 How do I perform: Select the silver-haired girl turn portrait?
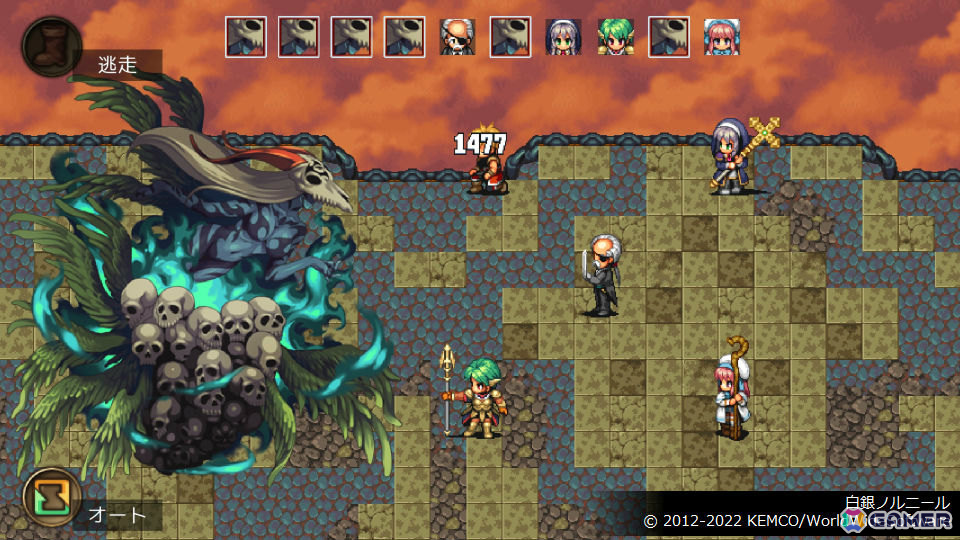pos(564,37)
